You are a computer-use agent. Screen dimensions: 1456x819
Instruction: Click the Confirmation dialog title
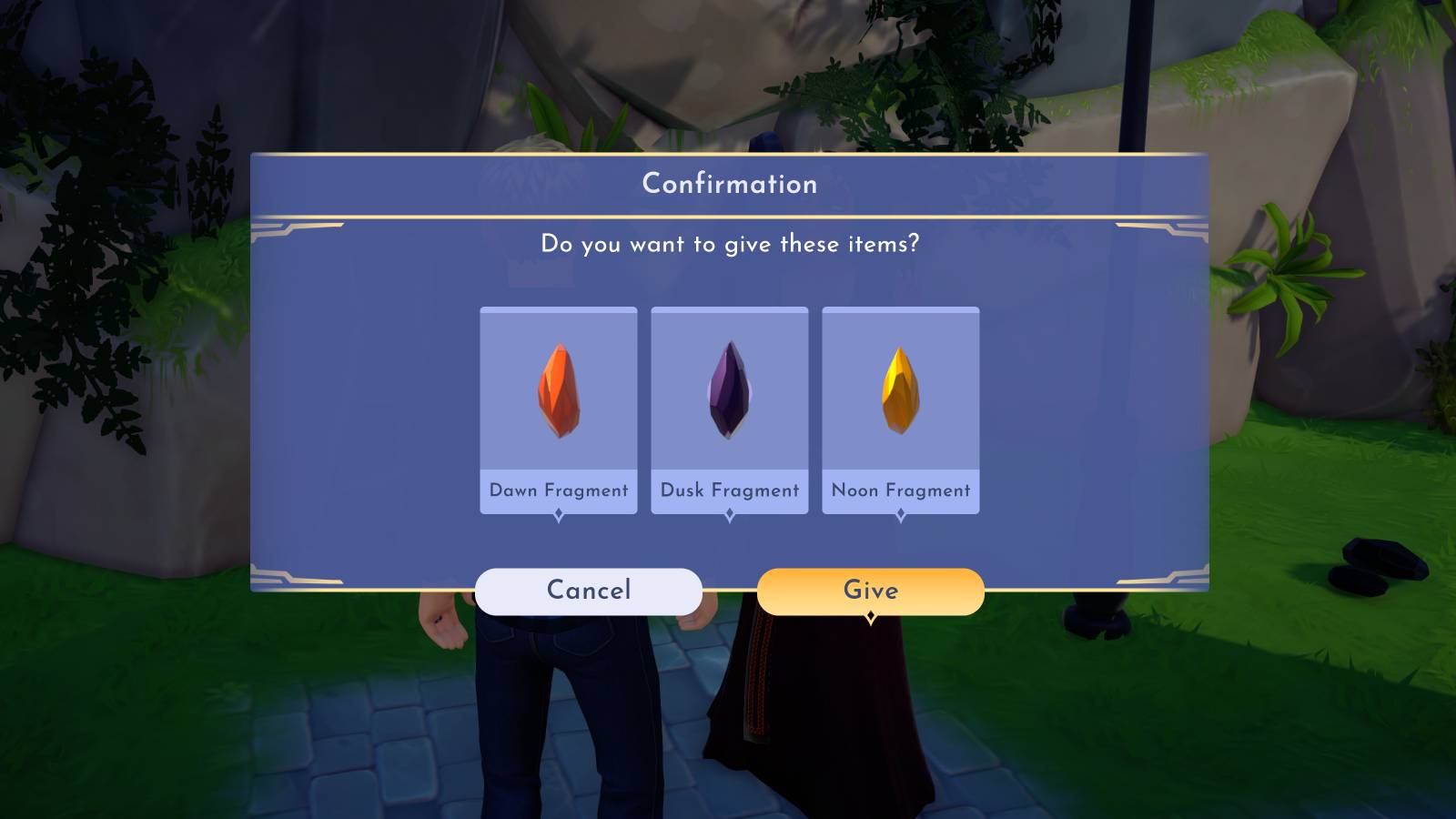[729, 184]
